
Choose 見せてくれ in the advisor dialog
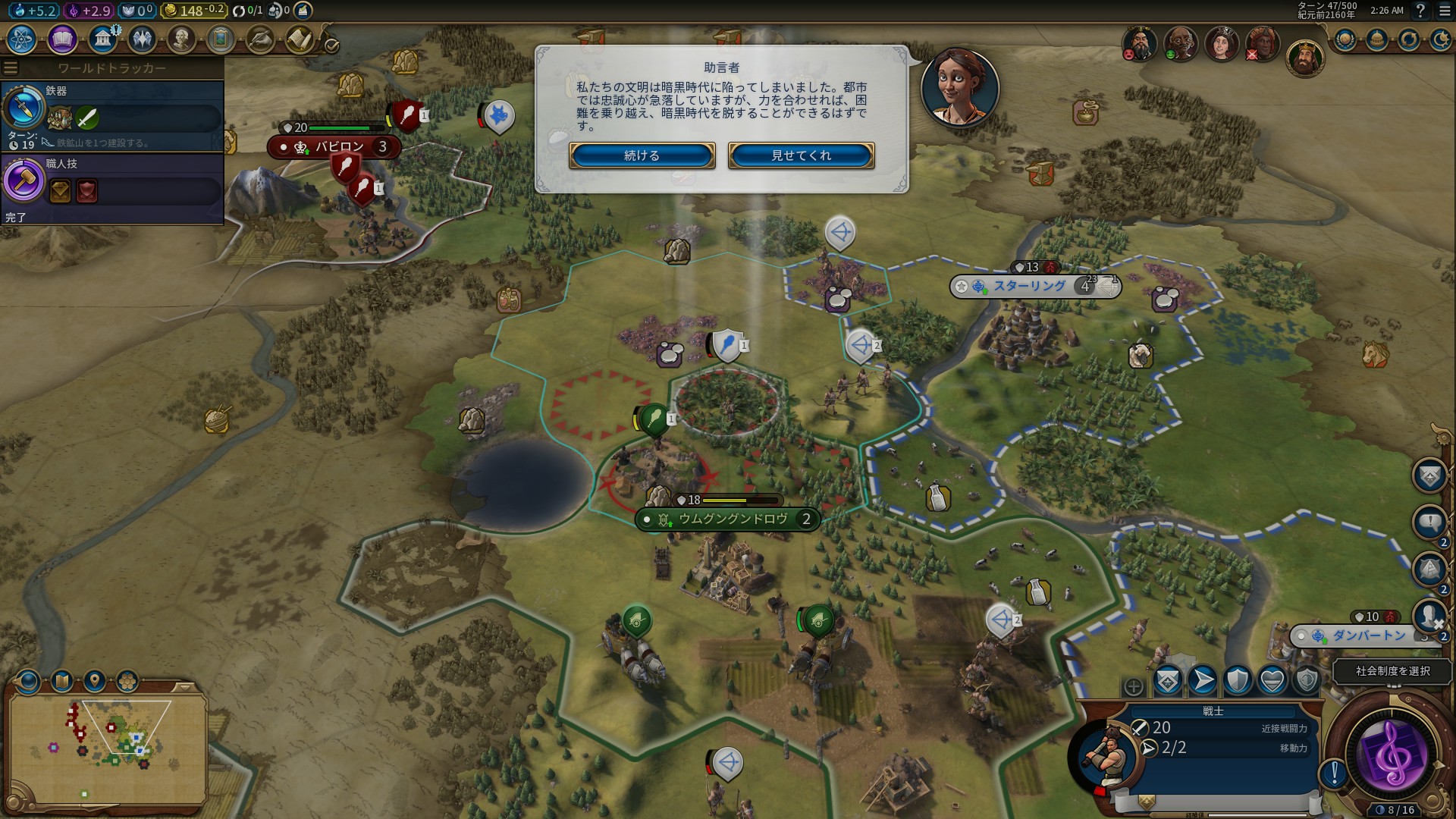(801, 155)
